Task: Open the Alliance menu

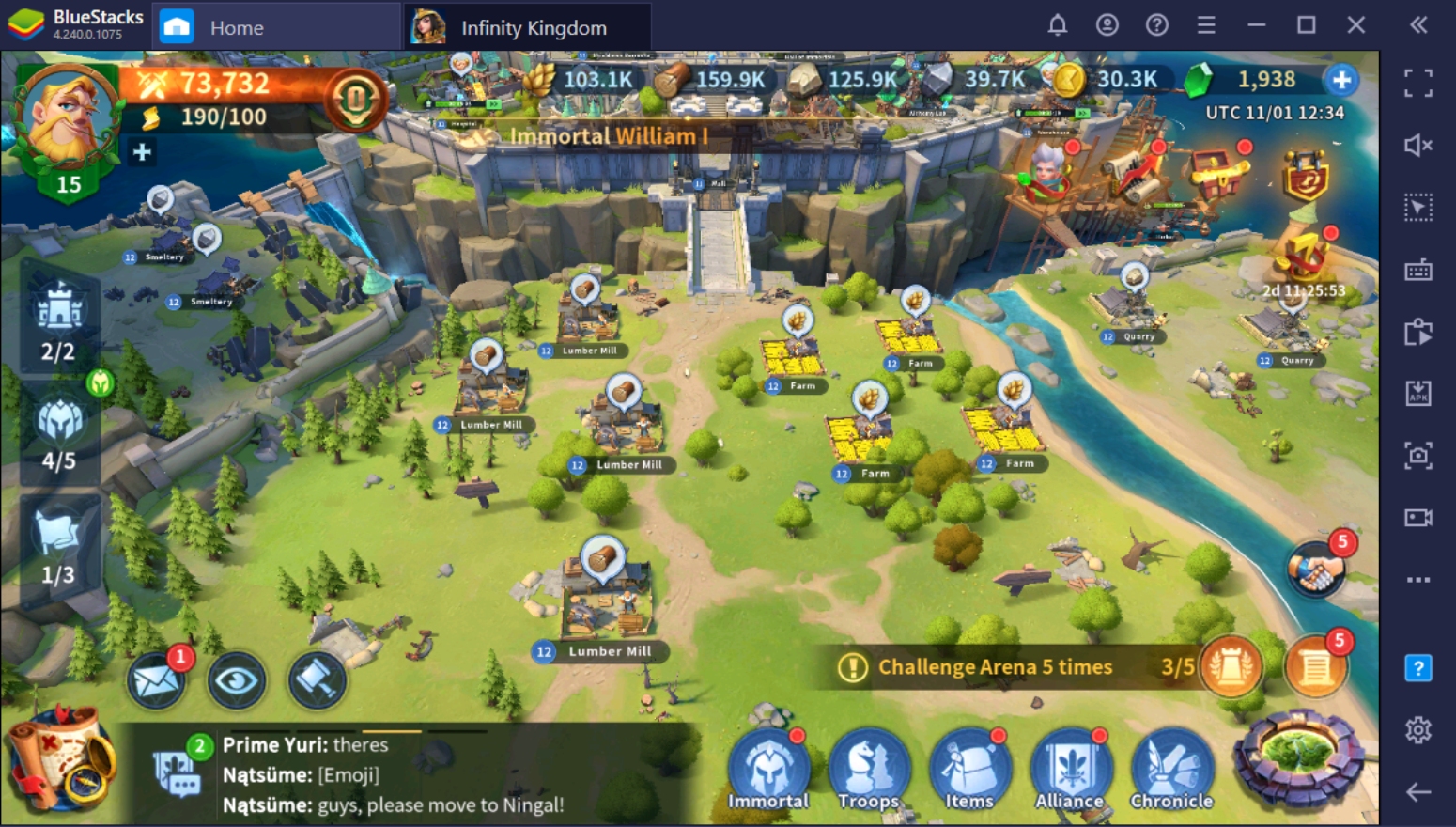Action: [1070, 771]
